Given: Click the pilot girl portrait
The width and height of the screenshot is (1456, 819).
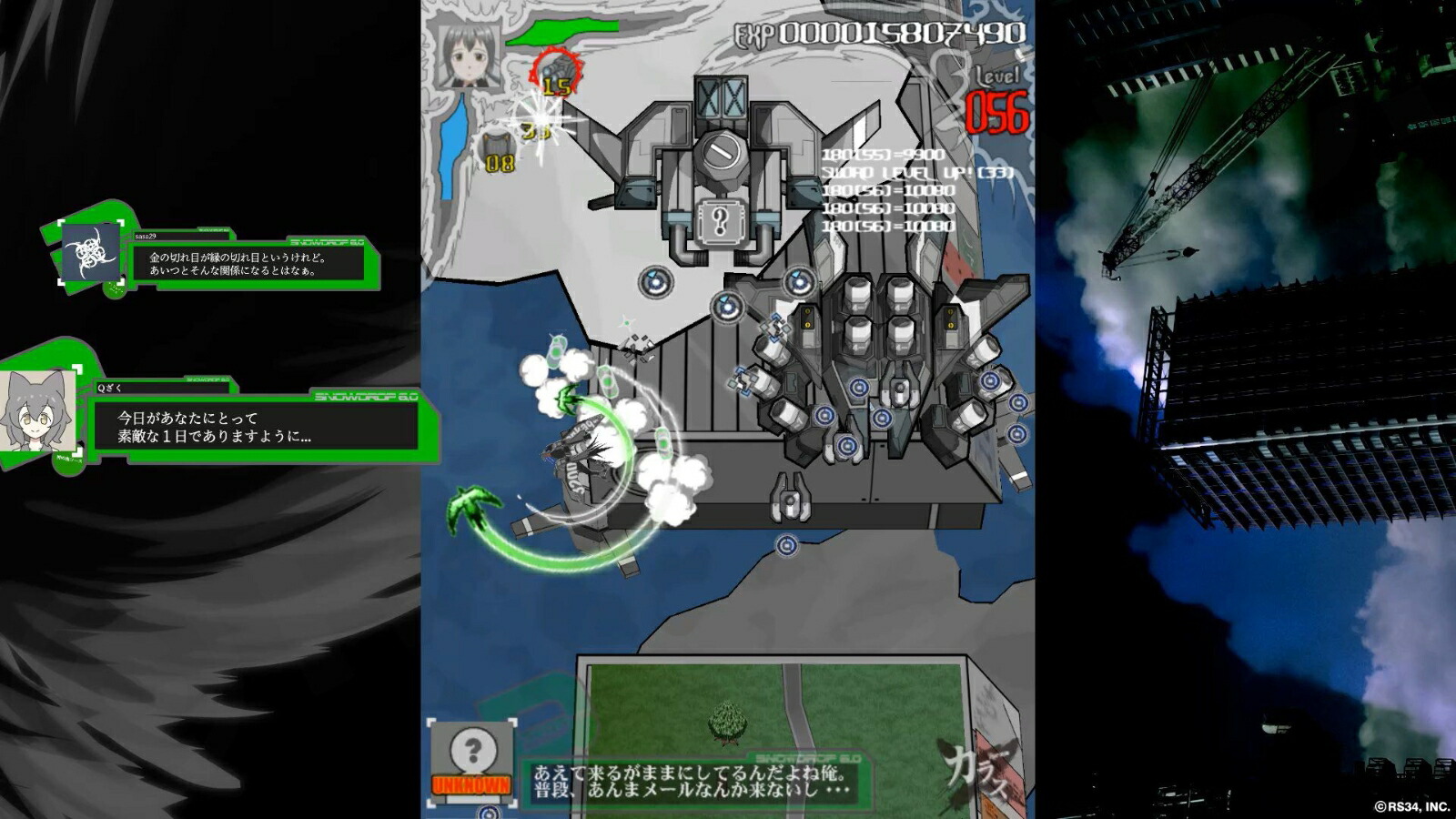Looking at the screenshot, I should [x=469, y=56].
